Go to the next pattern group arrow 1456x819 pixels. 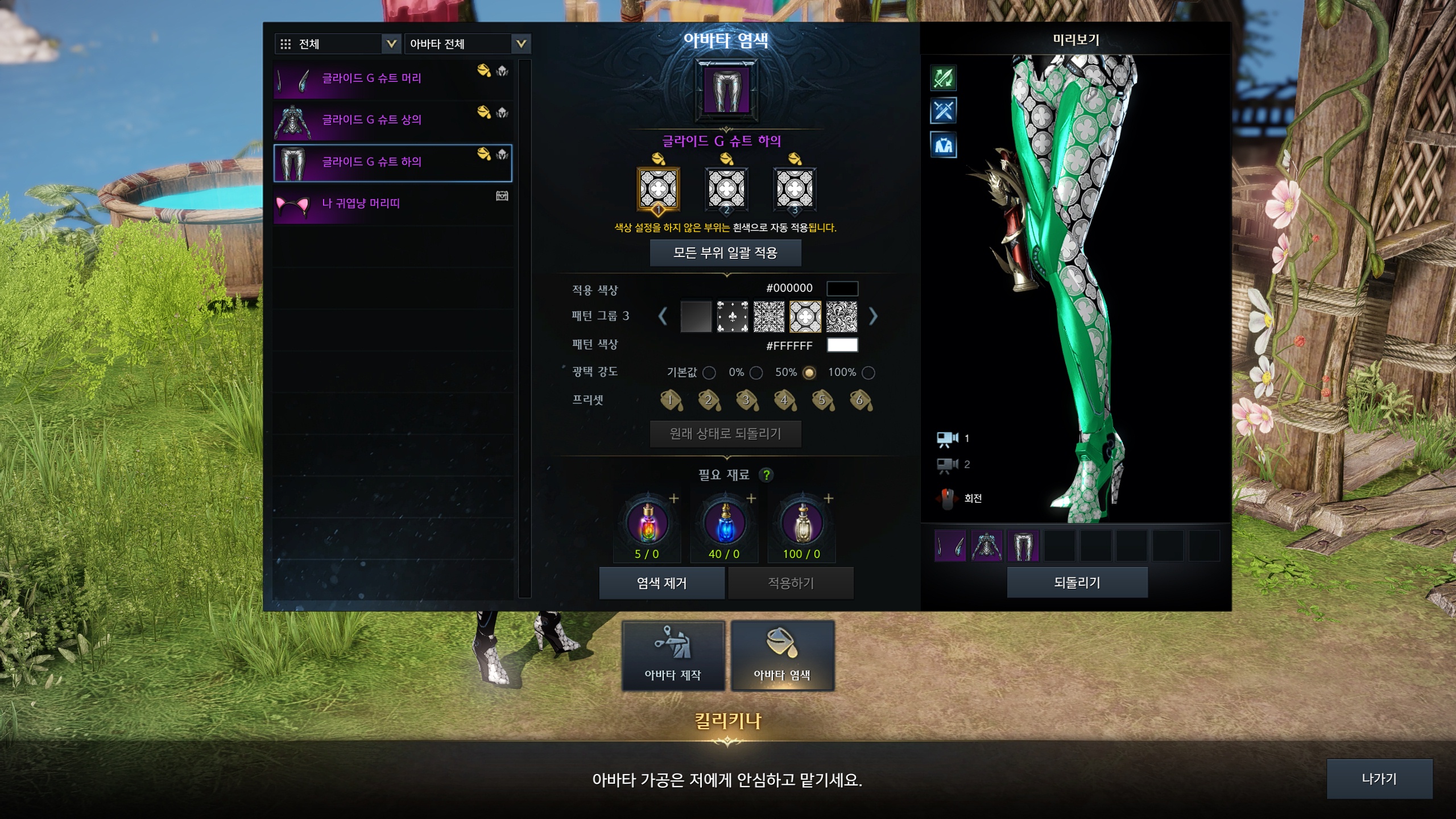[x=873, y=316]
